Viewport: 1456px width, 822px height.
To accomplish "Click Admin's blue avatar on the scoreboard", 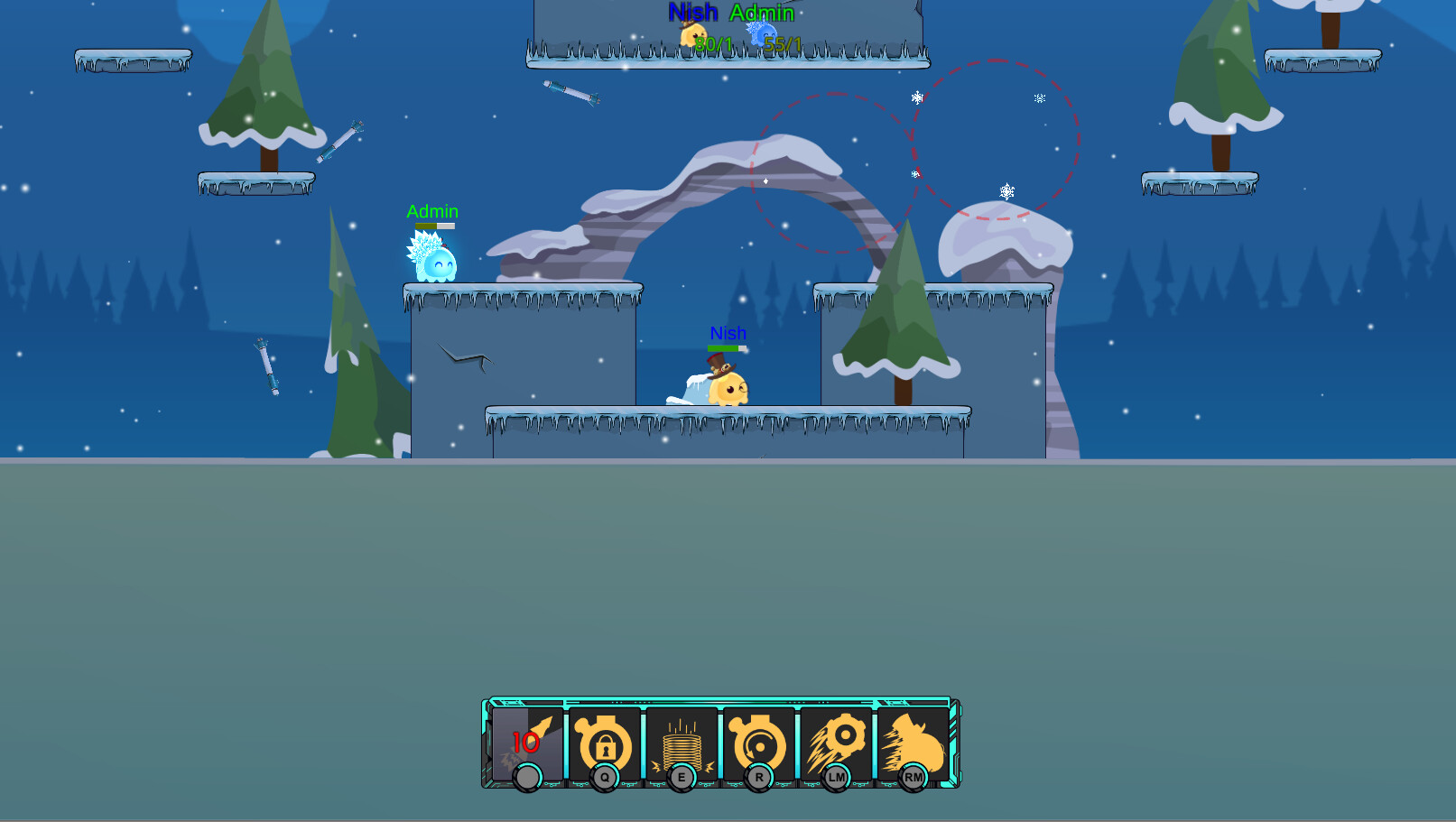I will pyautogui.click(x=761, y=32).
